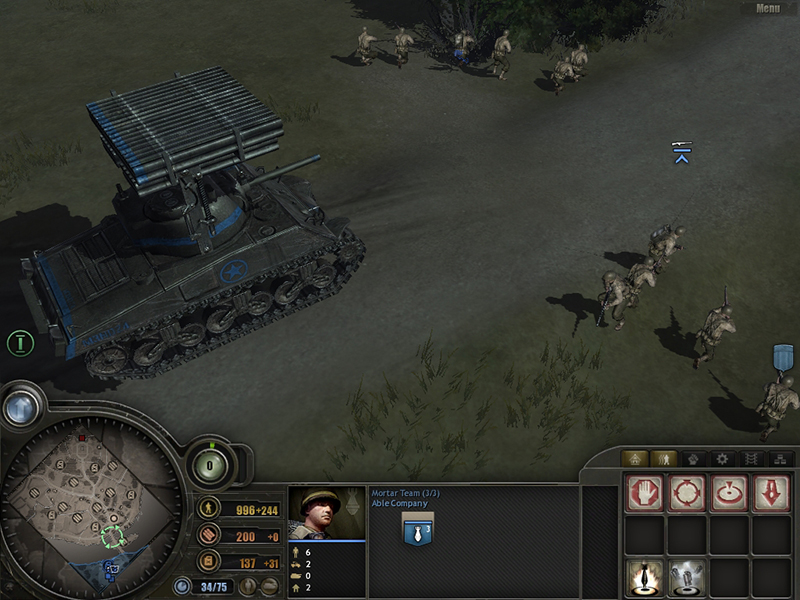Open the company commander tree button

coord(20,407)
